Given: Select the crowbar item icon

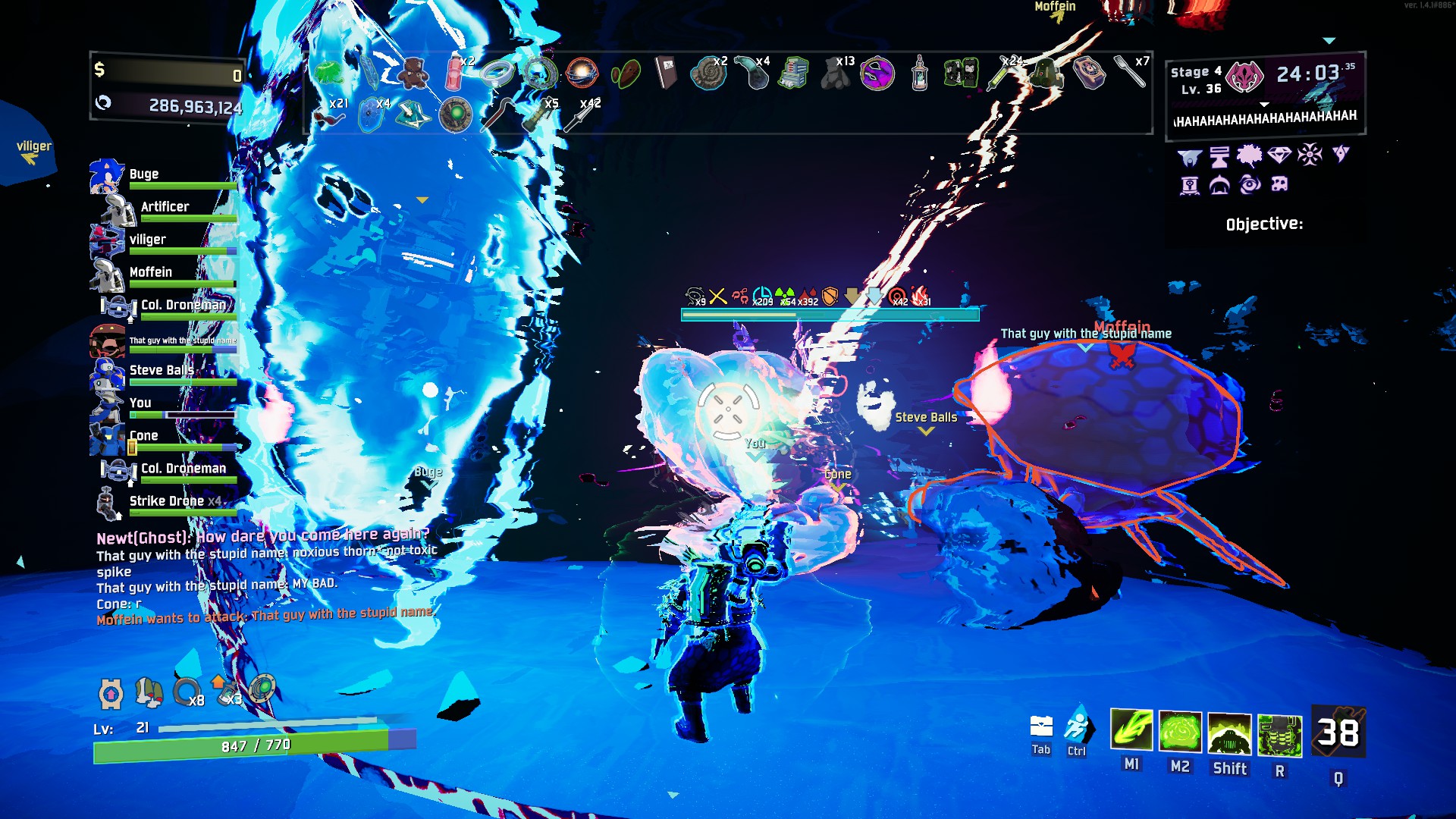Looking at the screenshot, I should pyautogui.click(x=498, y=114).
